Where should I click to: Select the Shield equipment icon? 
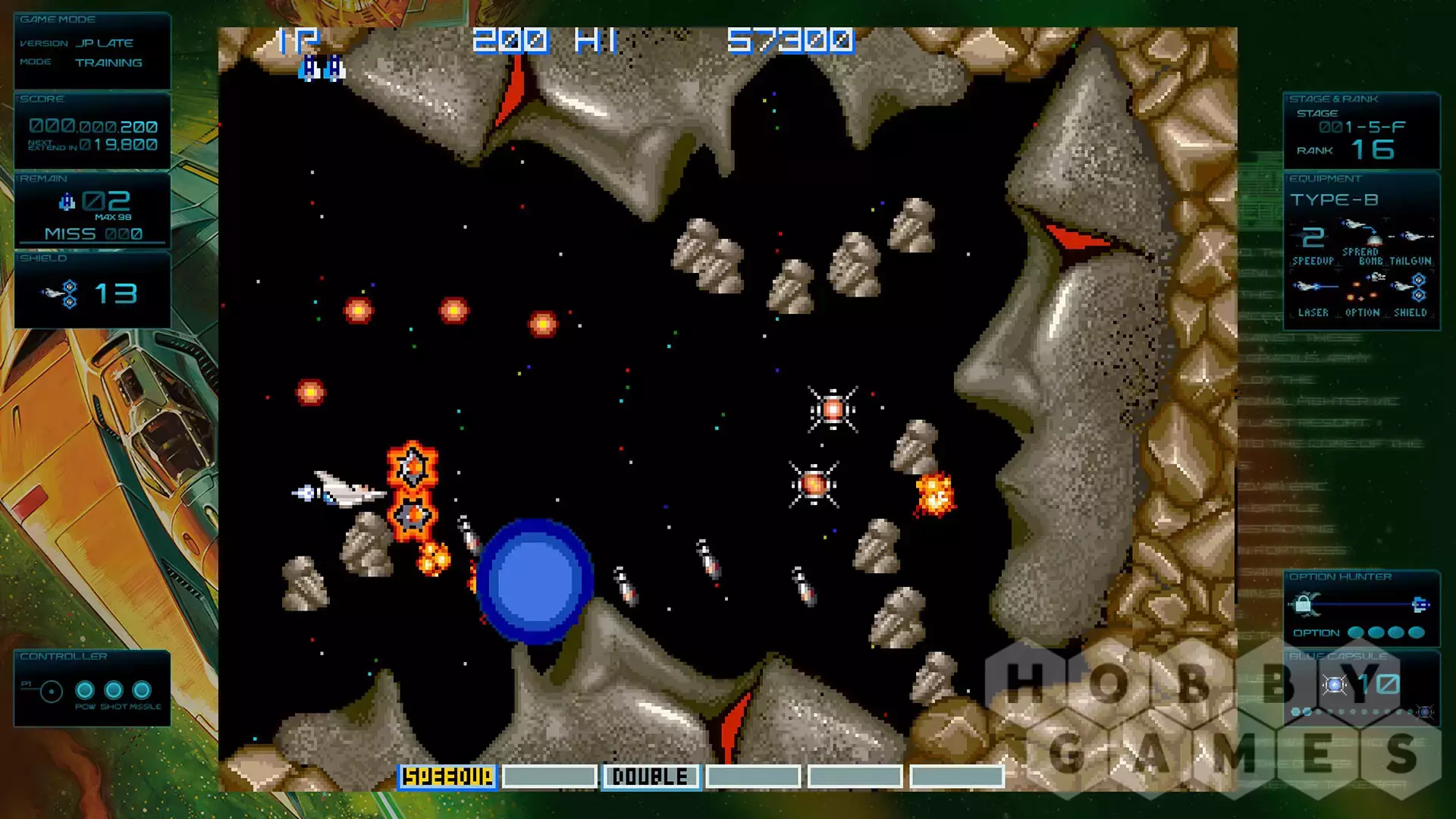click(1411, 287)
